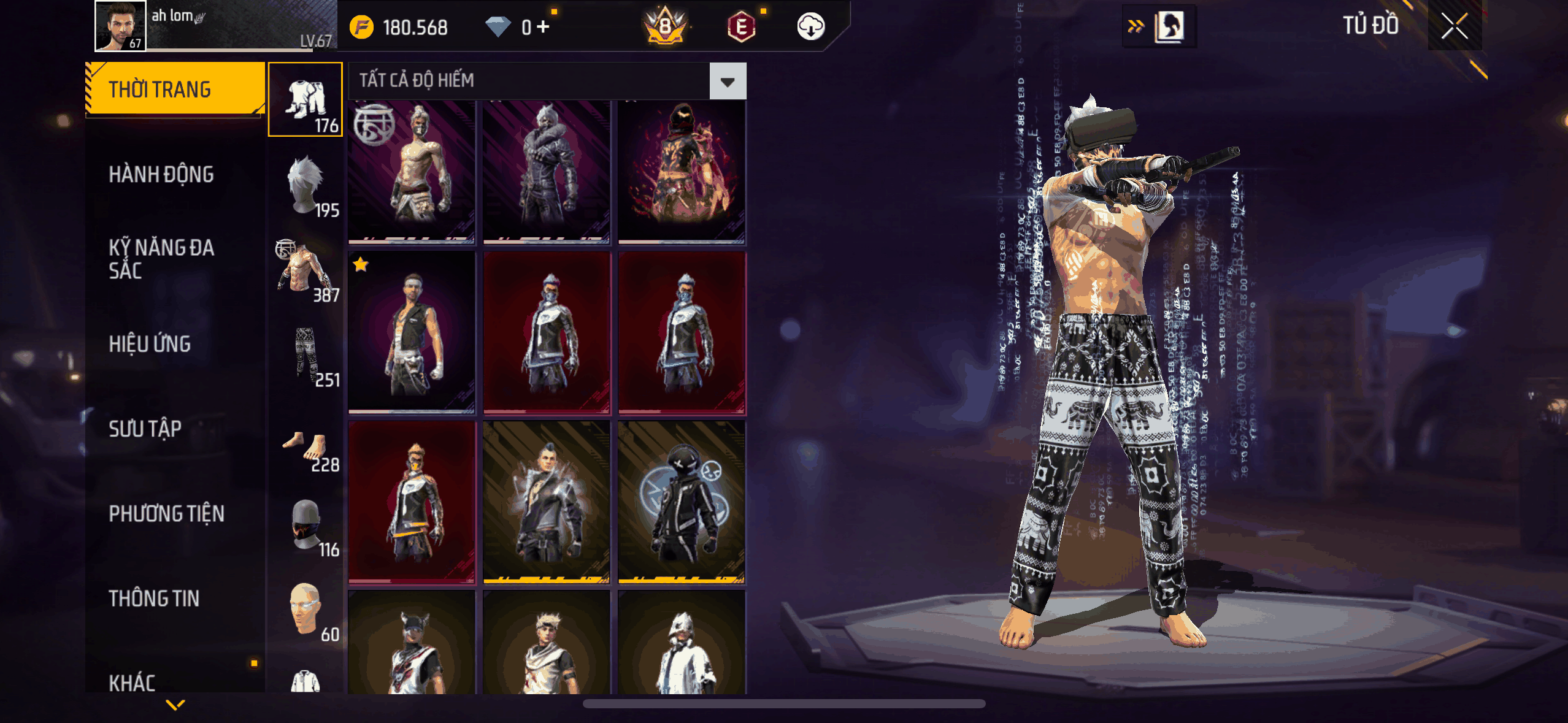Select the starred black vest outfit
This screenshot has width=1568, height=723.
[412, 332]
